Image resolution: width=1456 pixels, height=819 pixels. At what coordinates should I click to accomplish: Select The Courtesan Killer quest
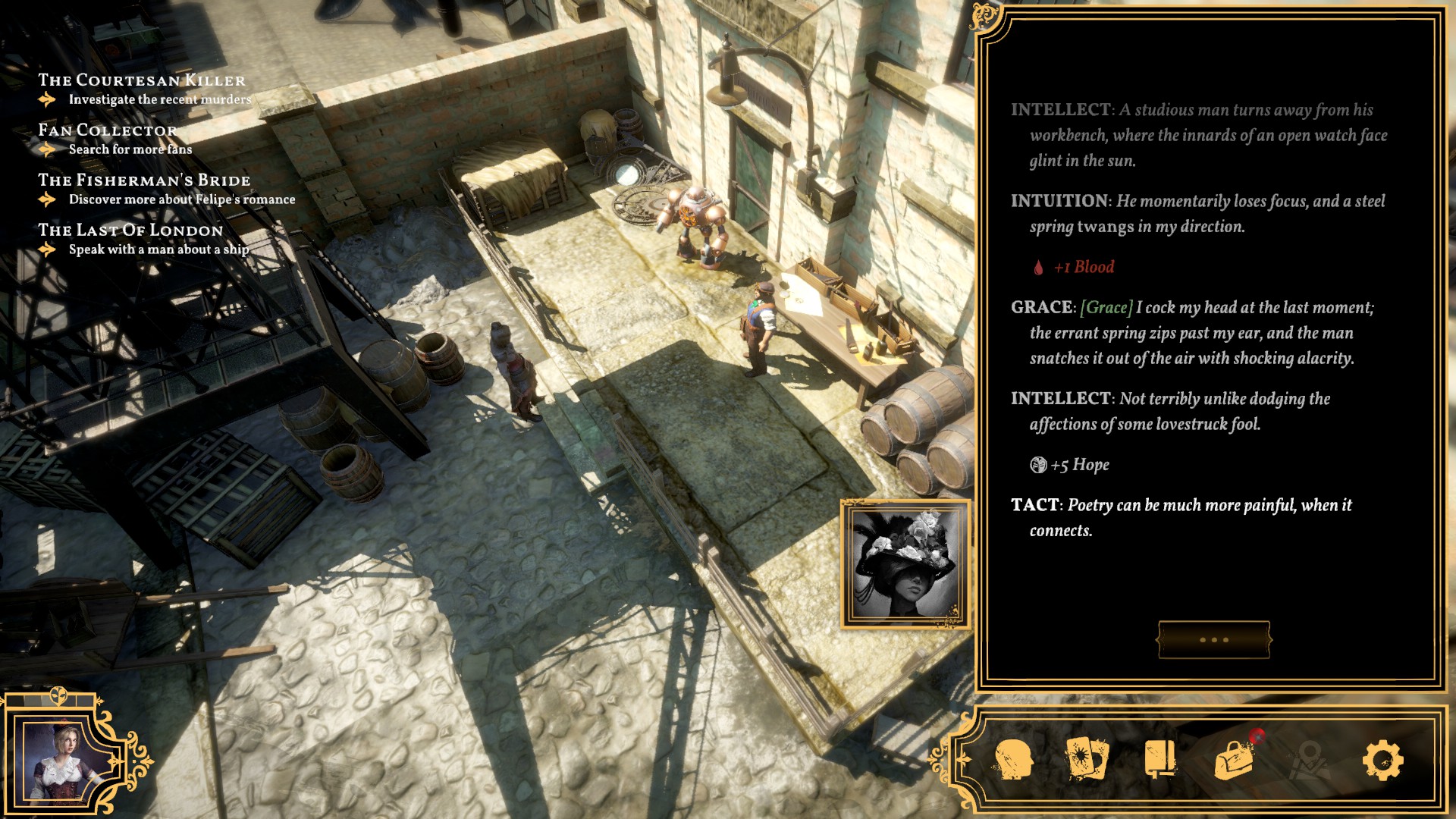point(142,80)
